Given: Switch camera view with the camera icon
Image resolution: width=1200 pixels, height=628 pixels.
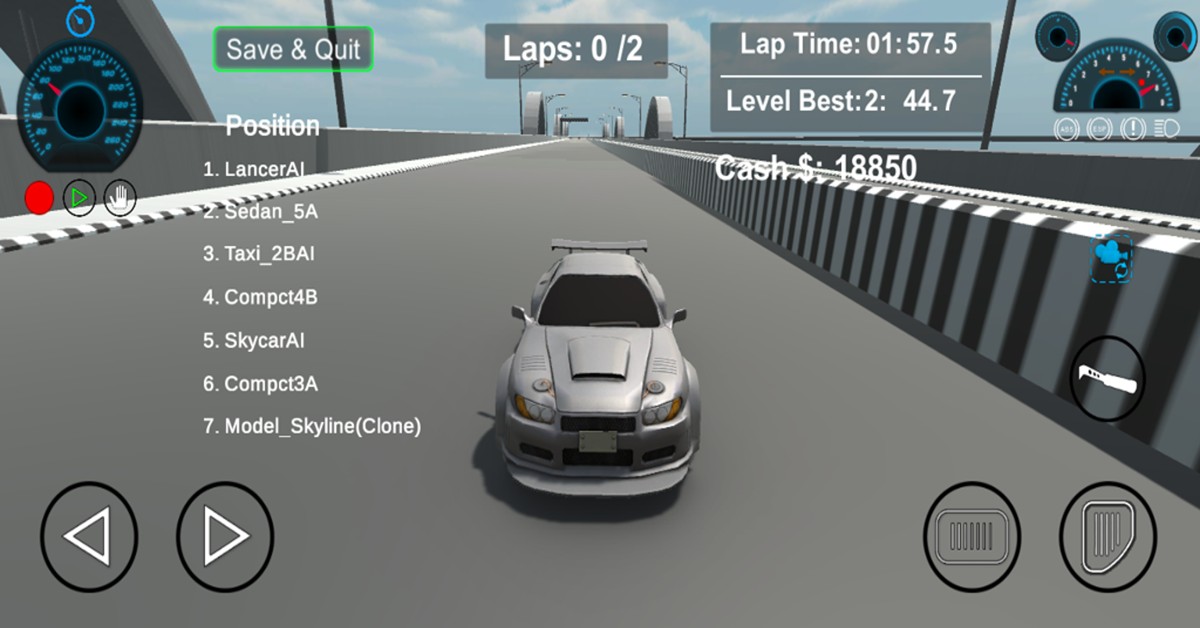Looking at the screenshot, I should [x=1111, y=257].
